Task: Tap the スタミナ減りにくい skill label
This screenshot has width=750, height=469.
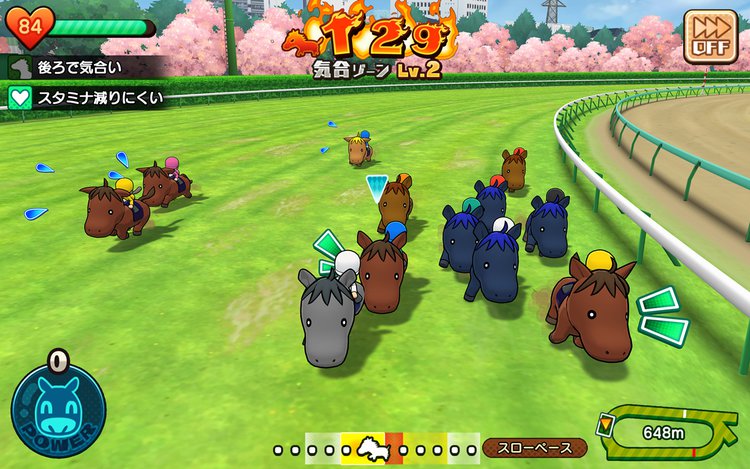Action: [x=85, y=98]
